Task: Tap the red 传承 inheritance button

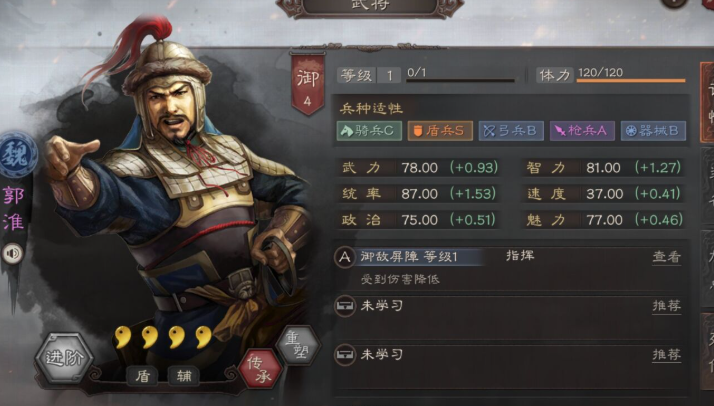Action: coord(261,369)
